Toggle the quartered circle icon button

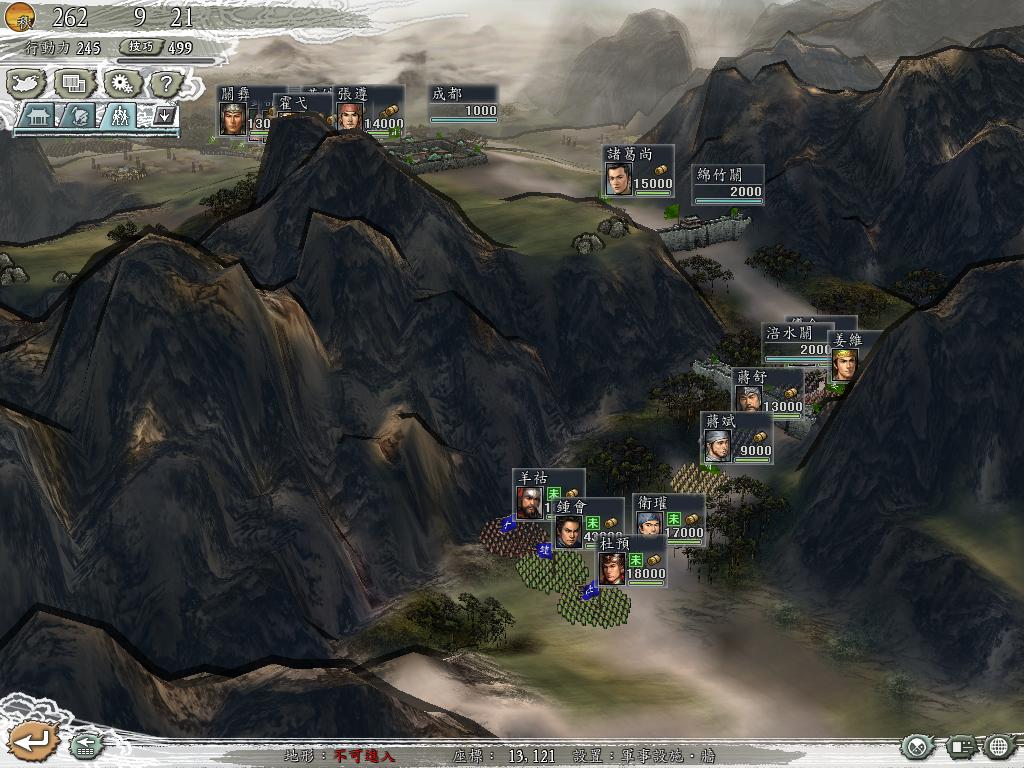[919, 746]
